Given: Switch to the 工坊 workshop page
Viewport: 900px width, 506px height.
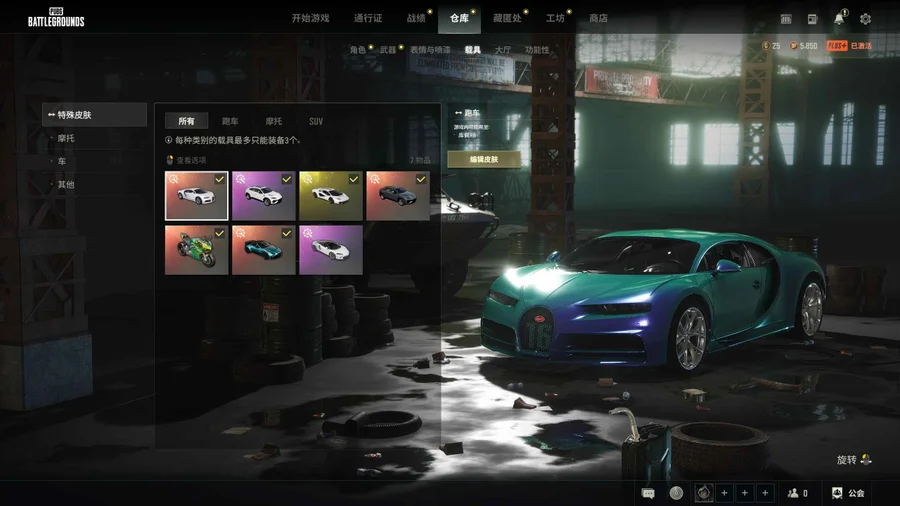Looking at the screenshot, I should click(x=555, y=18).
